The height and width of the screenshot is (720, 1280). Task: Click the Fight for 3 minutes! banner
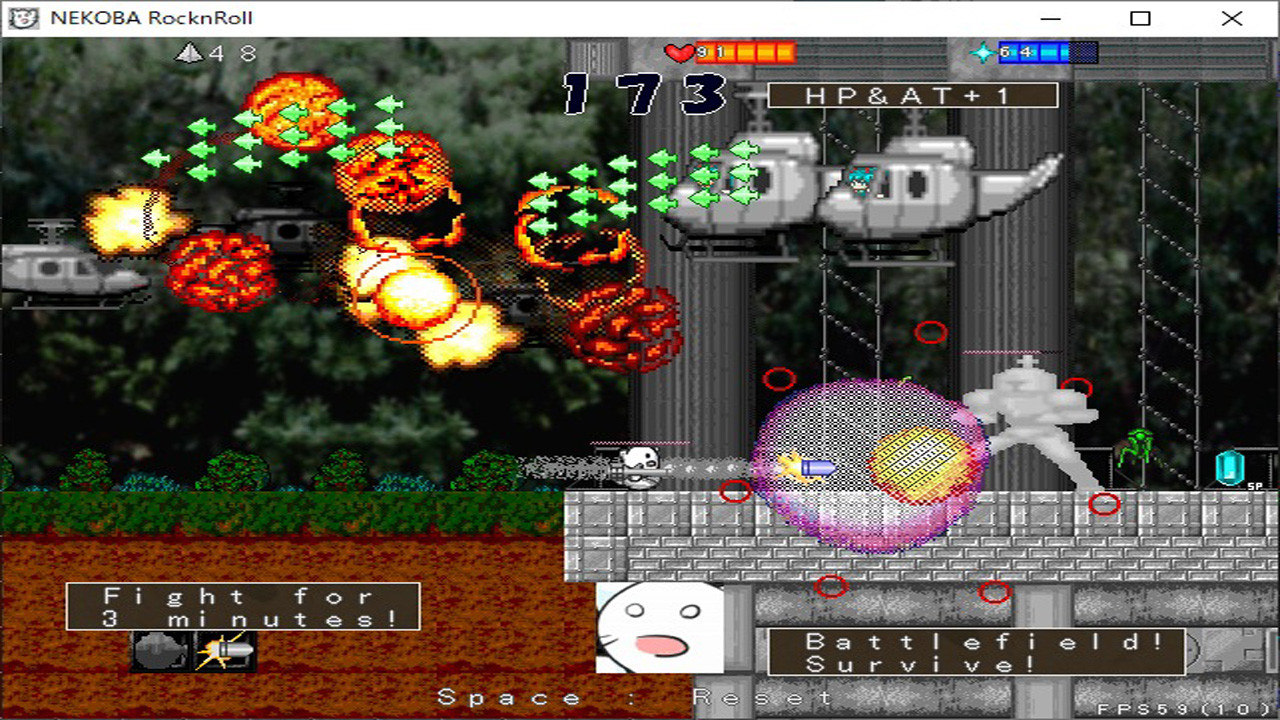(x=243, y=607)
